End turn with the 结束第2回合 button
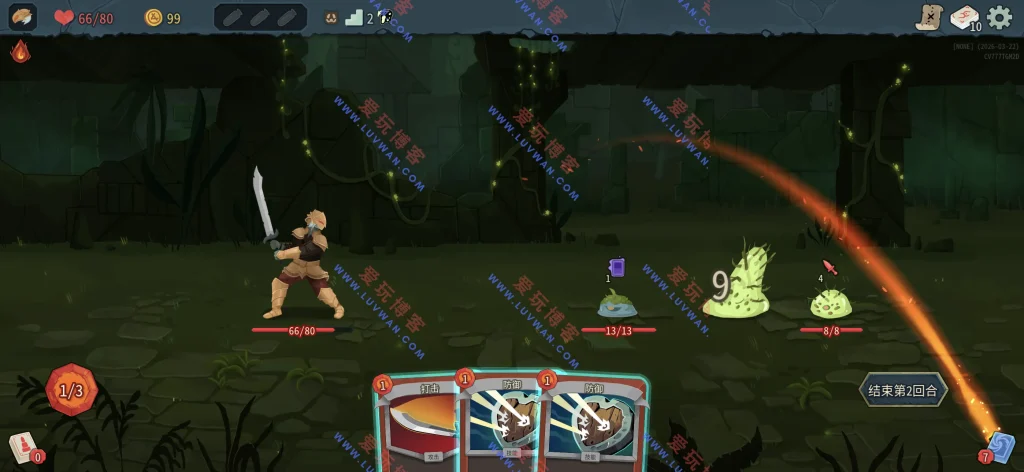Screen dimensions: 1024x472 [903, 390]
